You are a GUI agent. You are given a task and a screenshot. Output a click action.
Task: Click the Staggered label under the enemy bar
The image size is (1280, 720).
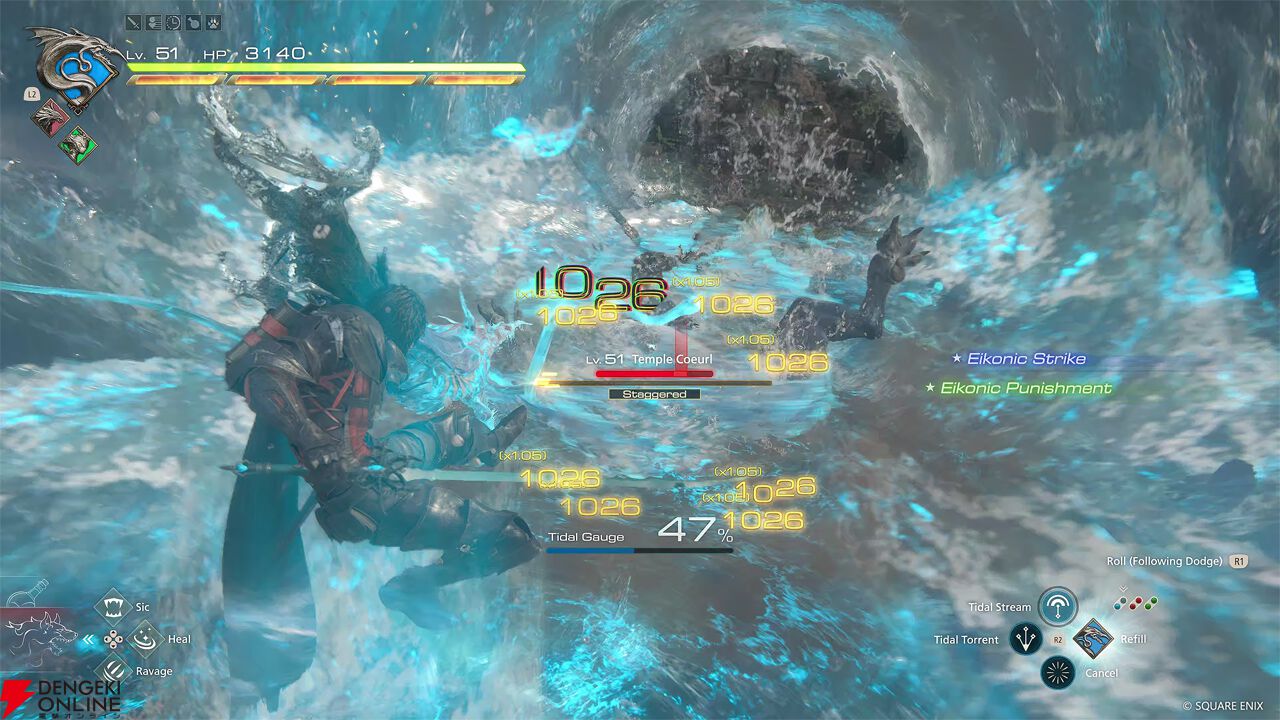(x=655, y=394)
